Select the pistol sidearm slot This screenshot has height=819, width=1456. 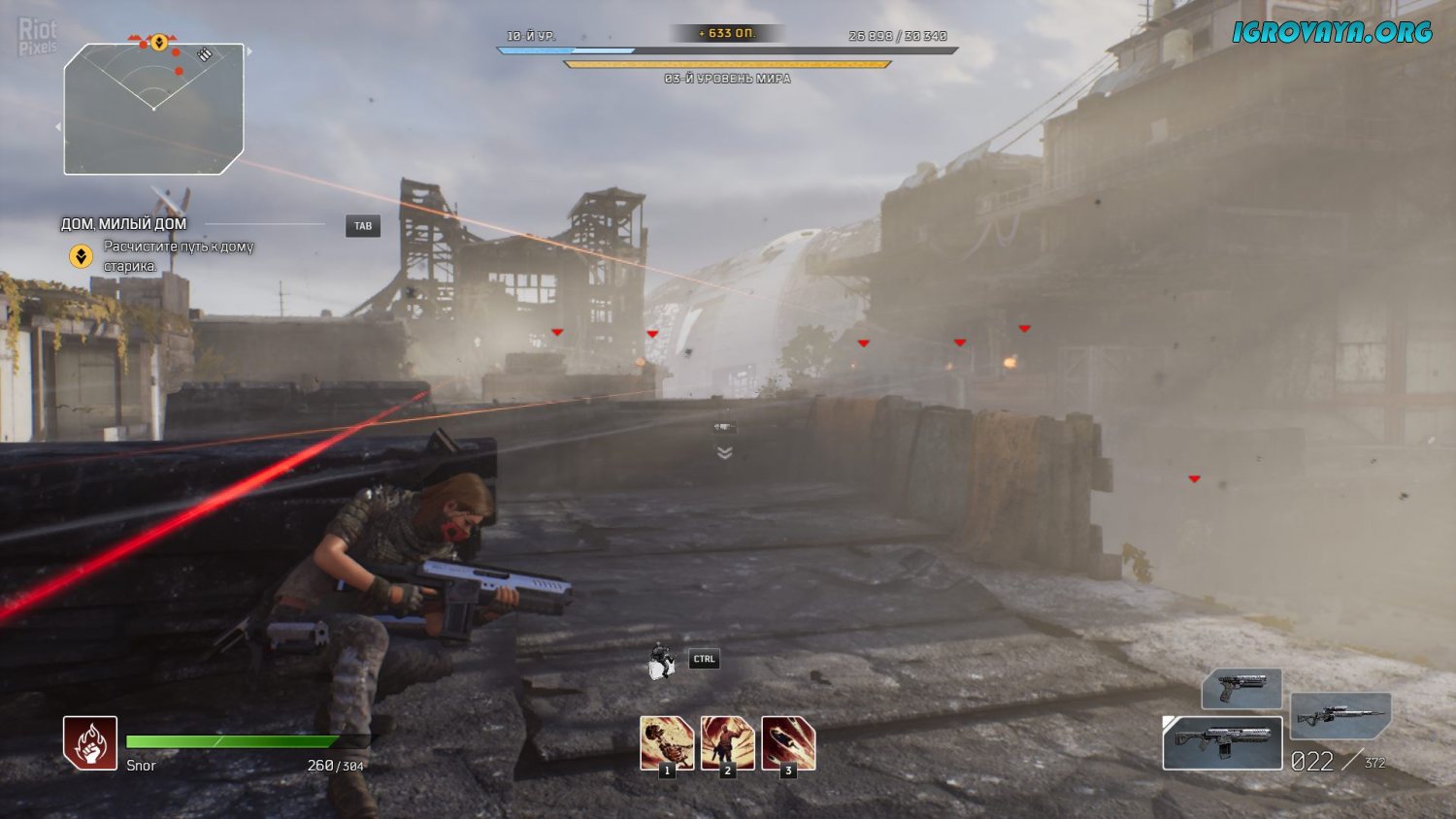point(1241,688)
